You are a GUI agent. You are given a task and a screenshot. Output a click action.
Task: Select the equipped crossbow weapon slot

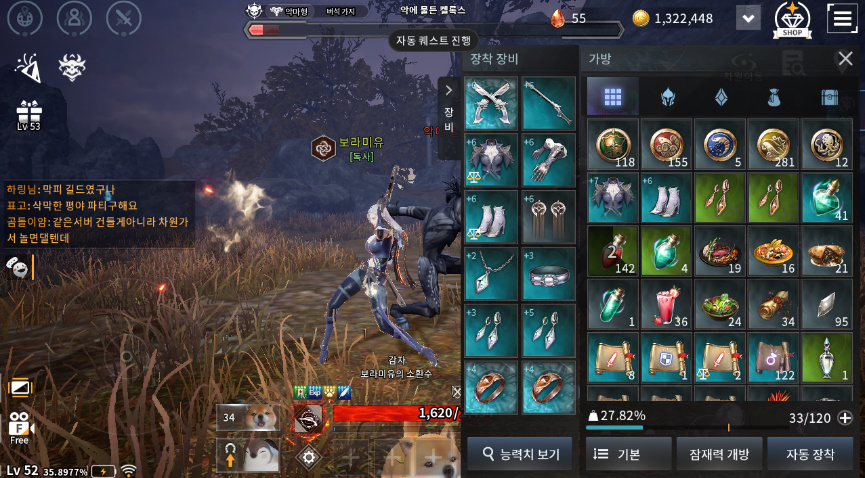click(492, 103)
